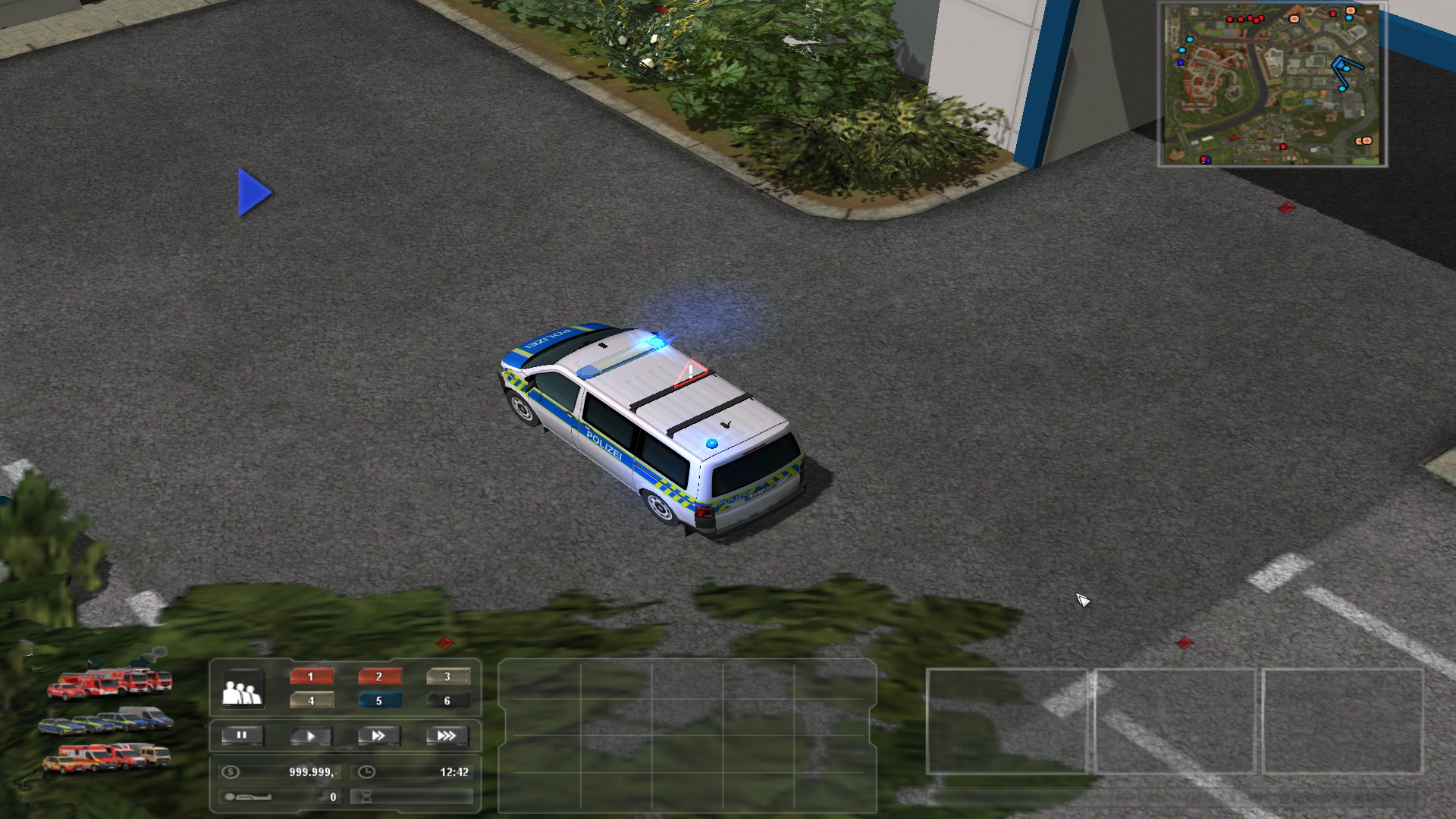Click the blue arrow screen-edge indicator
Screen dimensions: 1456x819
[254, 193]
